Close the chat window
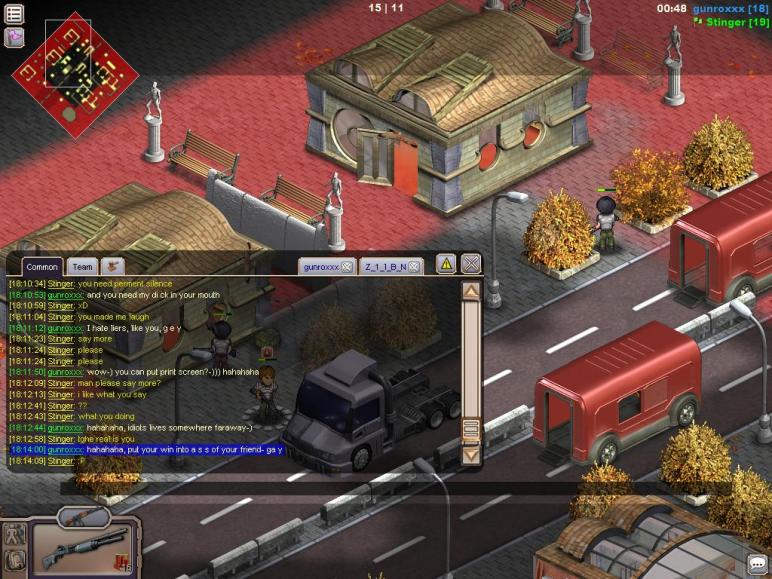Screen dimensions: 772x579 pyautogui.click(x=471, y=264)
